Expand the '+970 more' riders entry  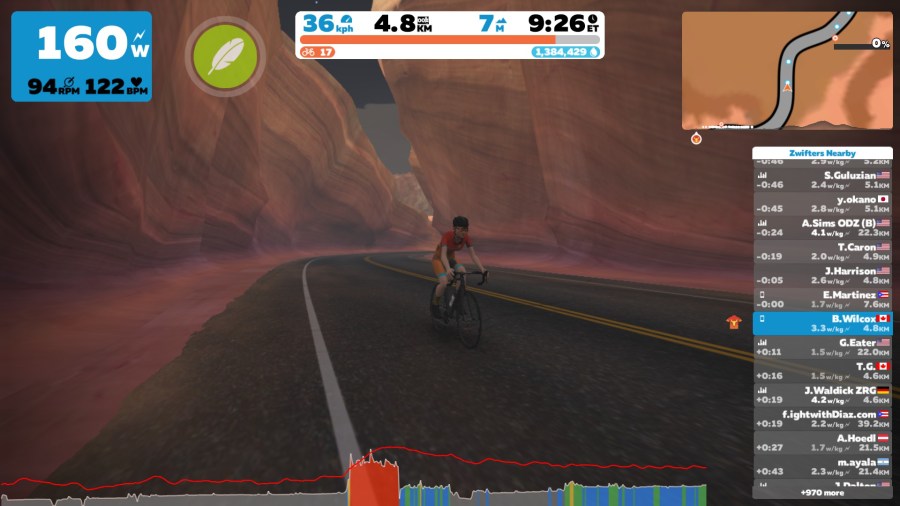pos(822,492)
